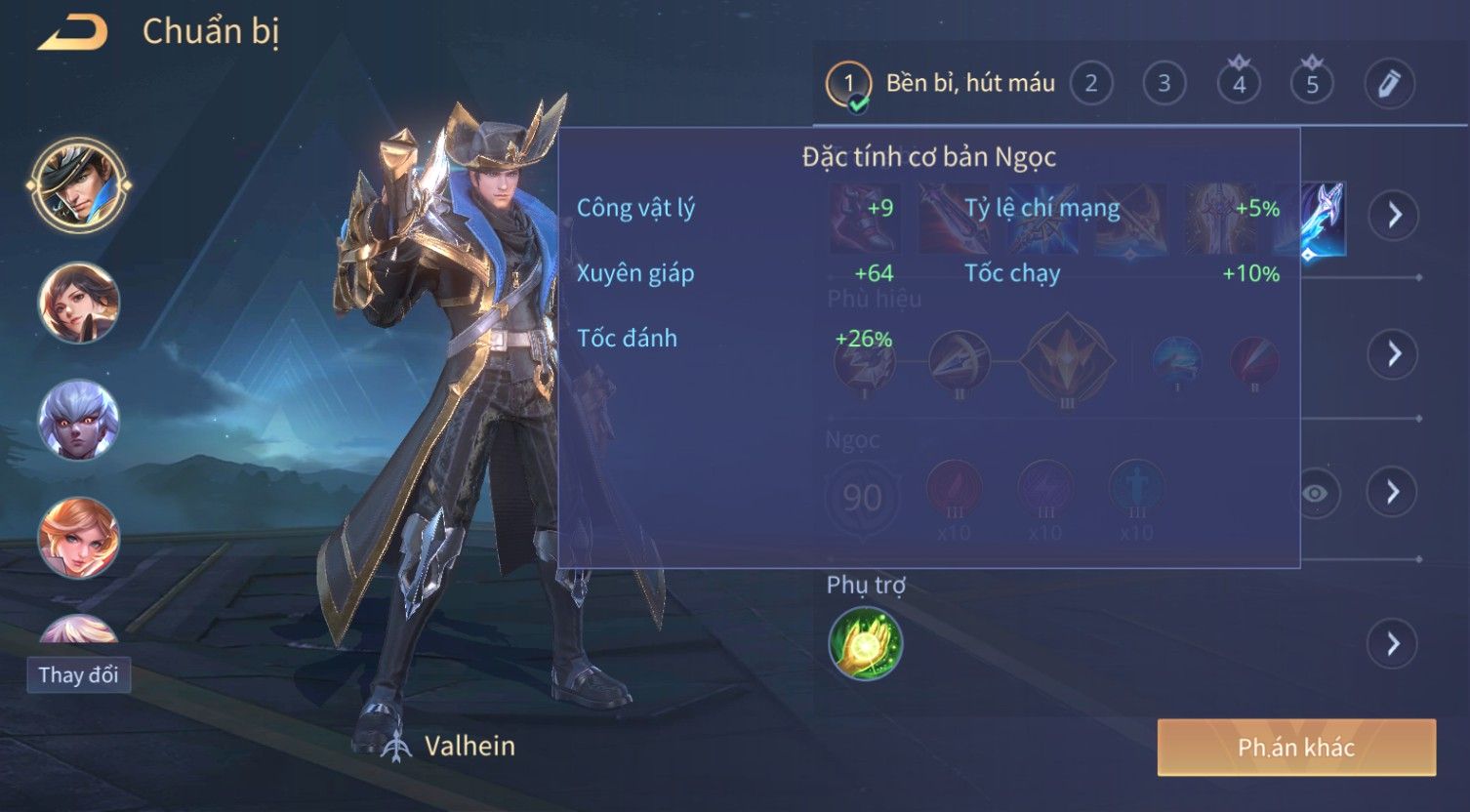
Task: Select the orange-haired hero portrait
Action: point(79,538)
